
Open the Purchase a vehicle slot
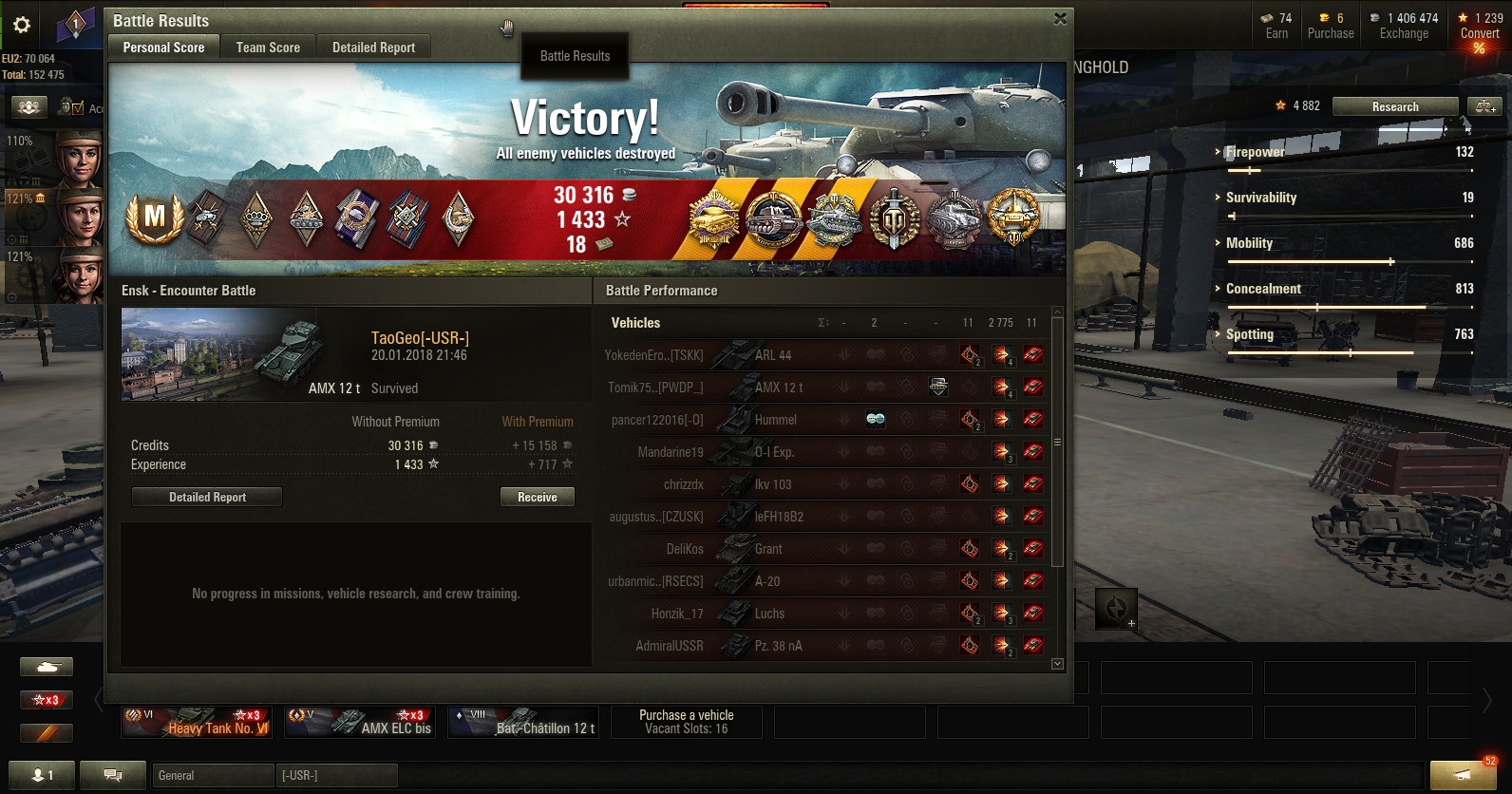tap(687, 722)
